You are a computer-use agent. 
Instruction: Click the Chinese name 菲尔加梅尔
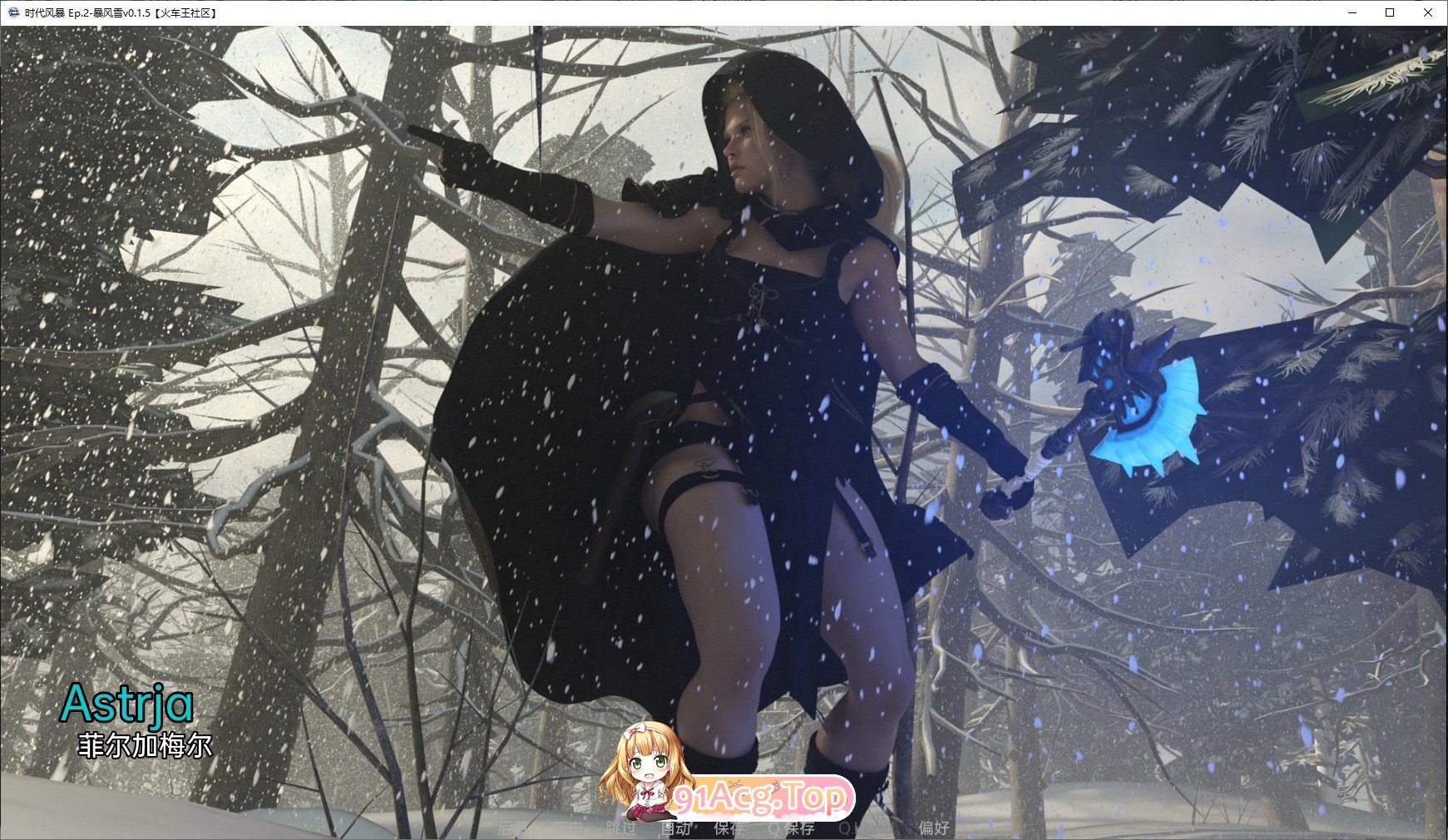[146, 745]
